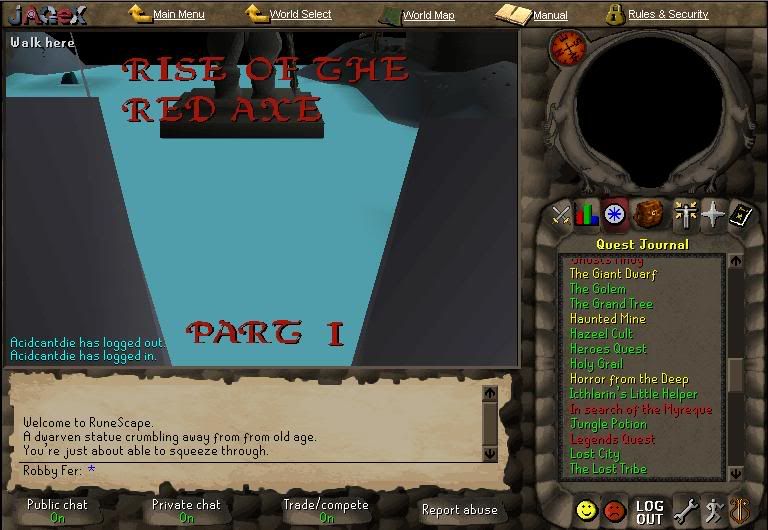Screen dimensions: 768x530
Task: Click the Report abuse button
Action: [x=459, y=510]
